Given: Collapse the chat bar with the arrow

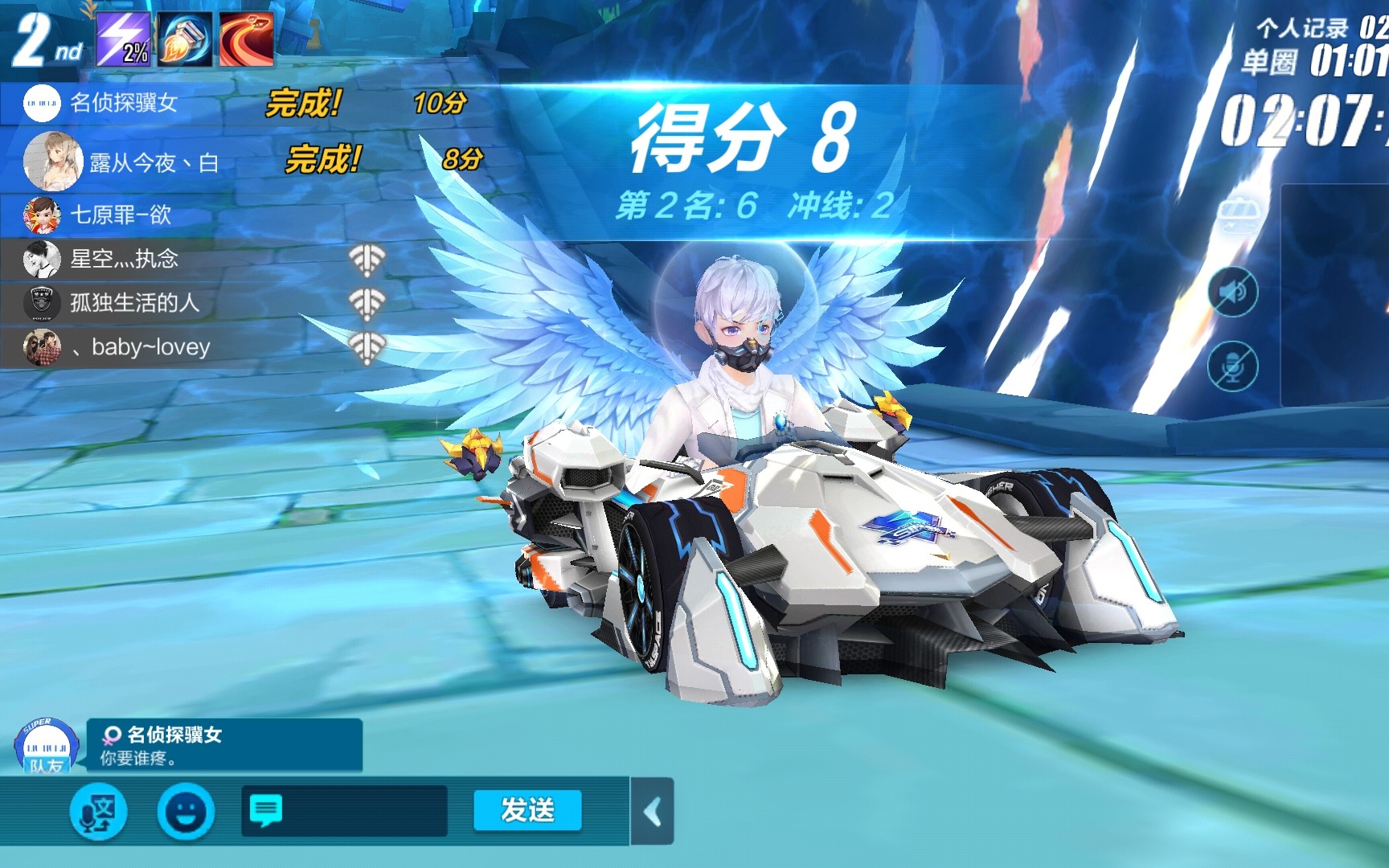Looking at the screenshot, I should tap(653, 812).
